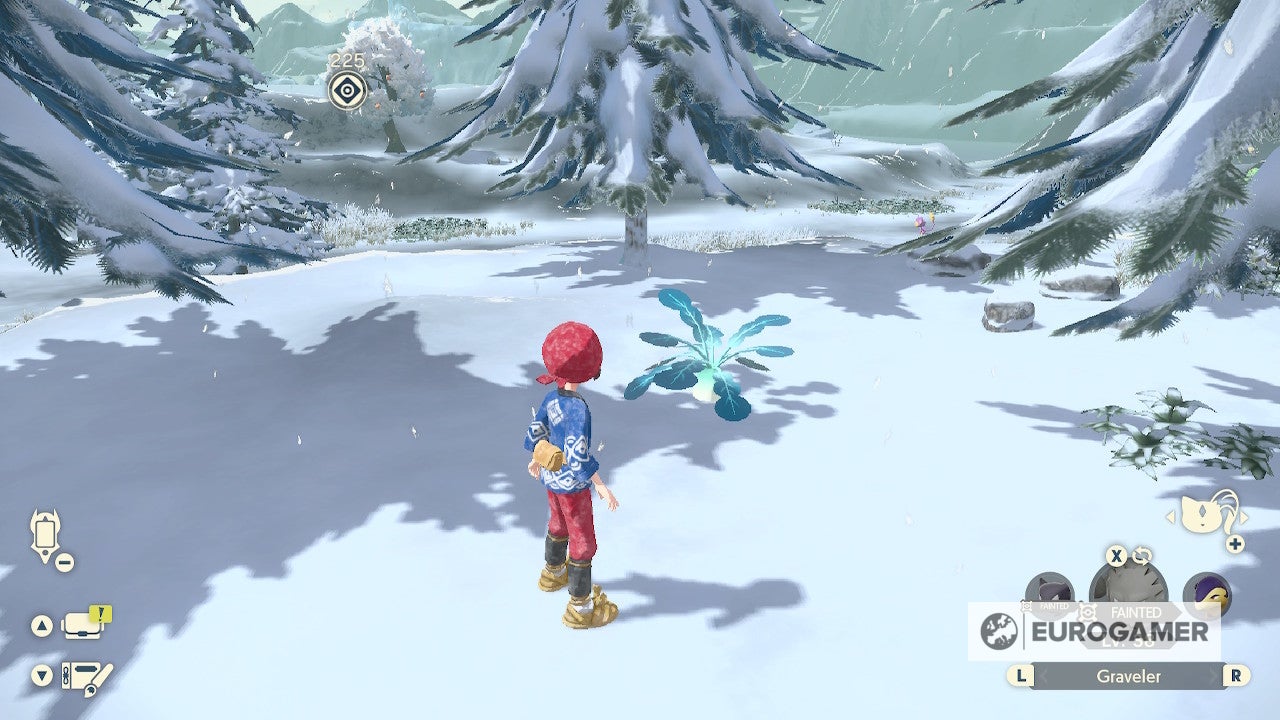Click the Graveler name selector bar
1280x720 pixels.
[1128, 676]
